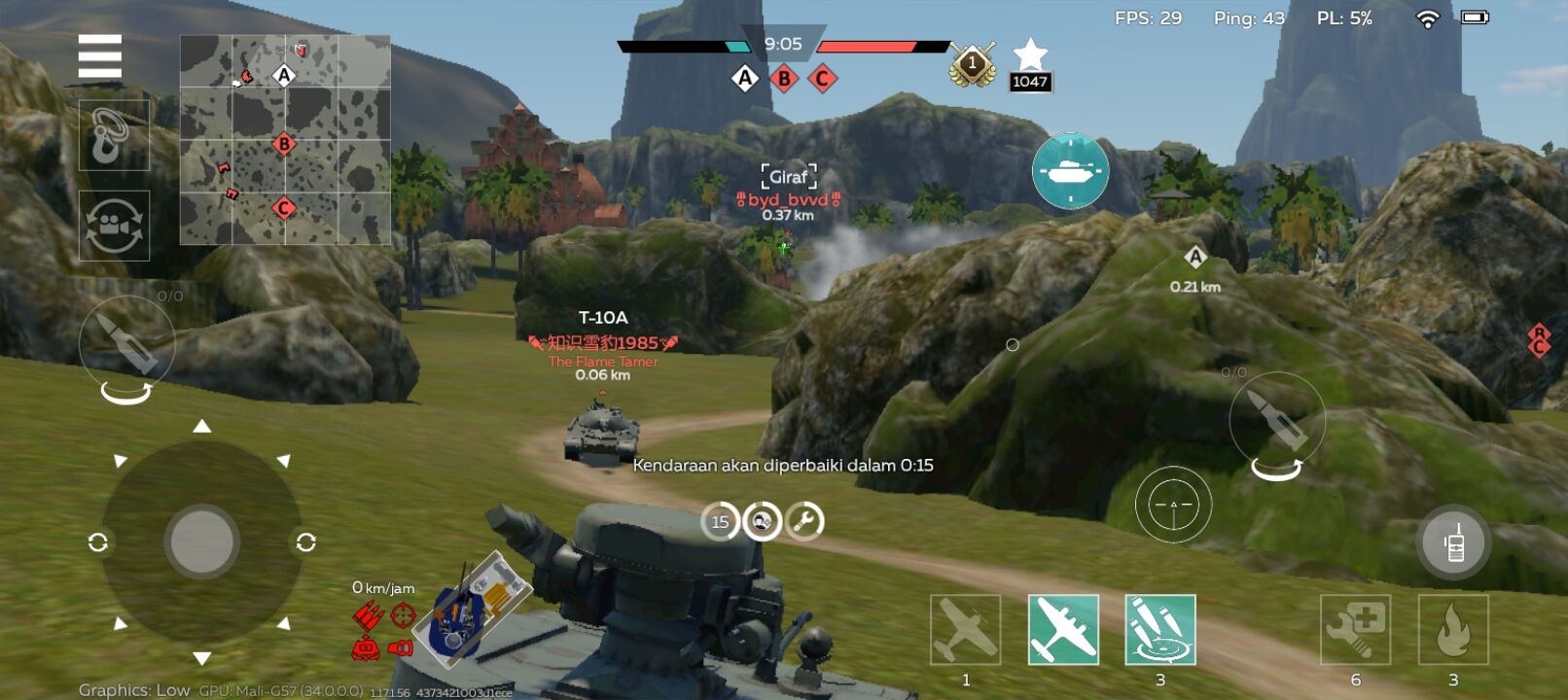Fire using the right shell button
The height and width of the screenshot is (700, 1568).
pos(1276,419)
